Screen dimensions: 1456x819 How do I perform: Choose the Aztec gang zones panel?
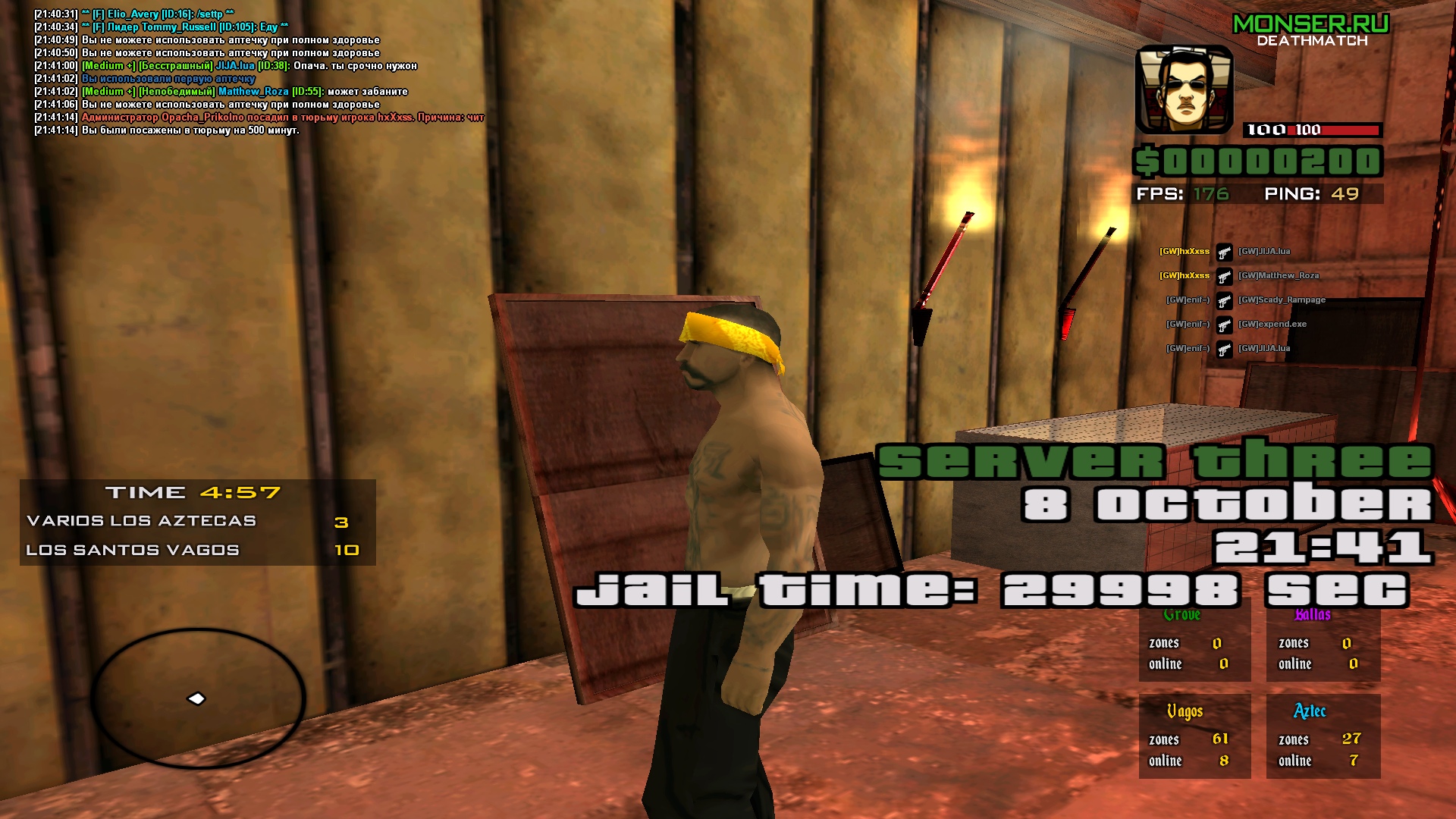[1323, 736]
